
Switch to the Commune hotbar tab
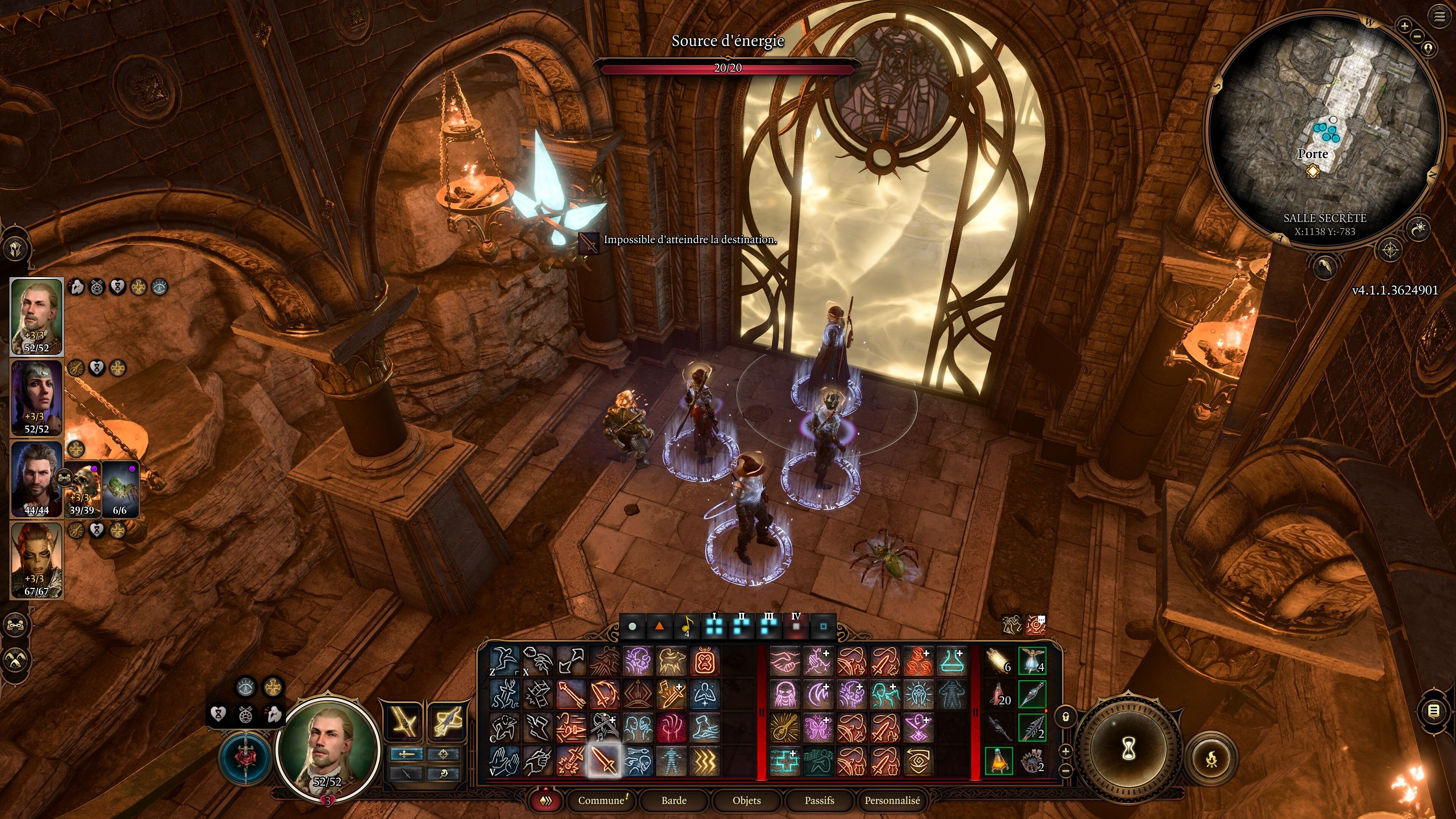tap(601, 800)
